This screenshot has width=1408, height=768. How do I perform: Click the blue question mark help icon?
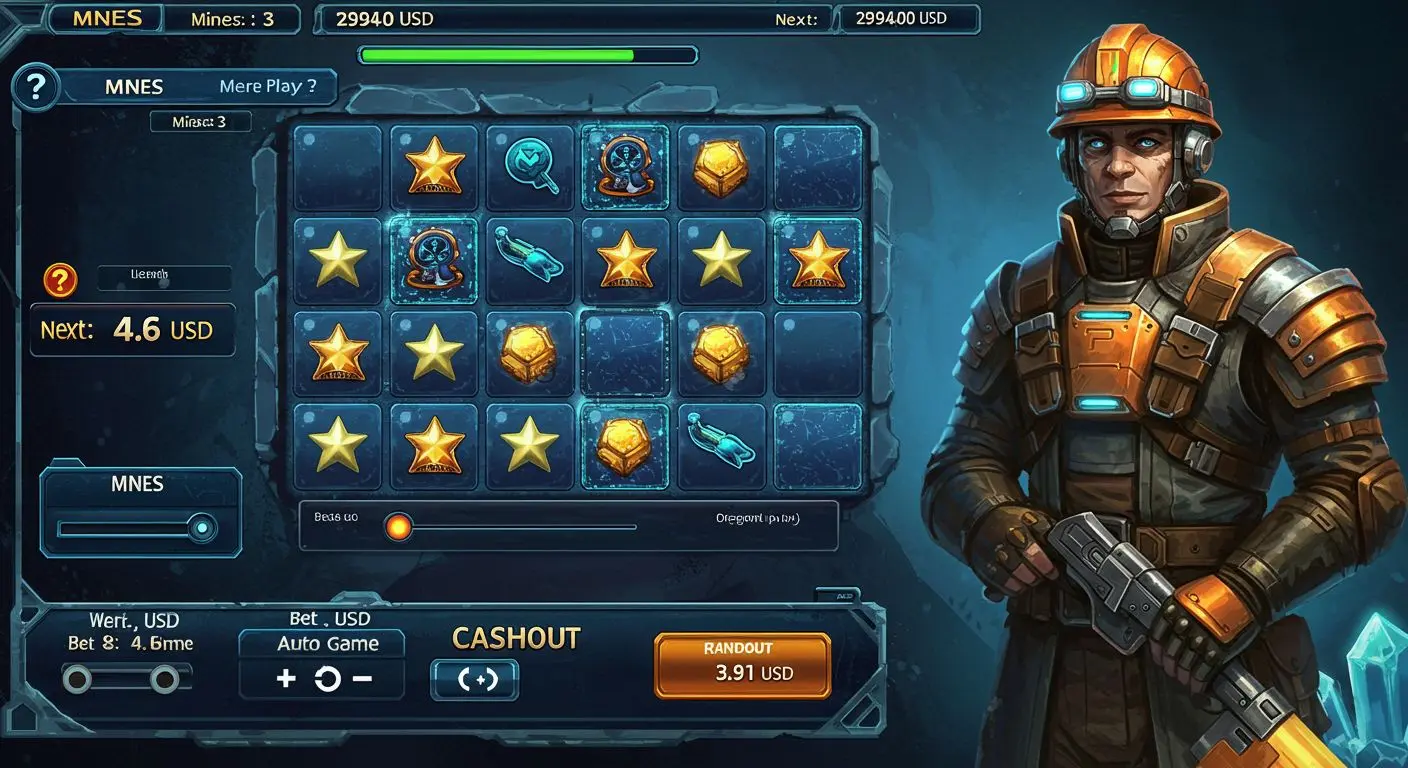click(36, 88)
